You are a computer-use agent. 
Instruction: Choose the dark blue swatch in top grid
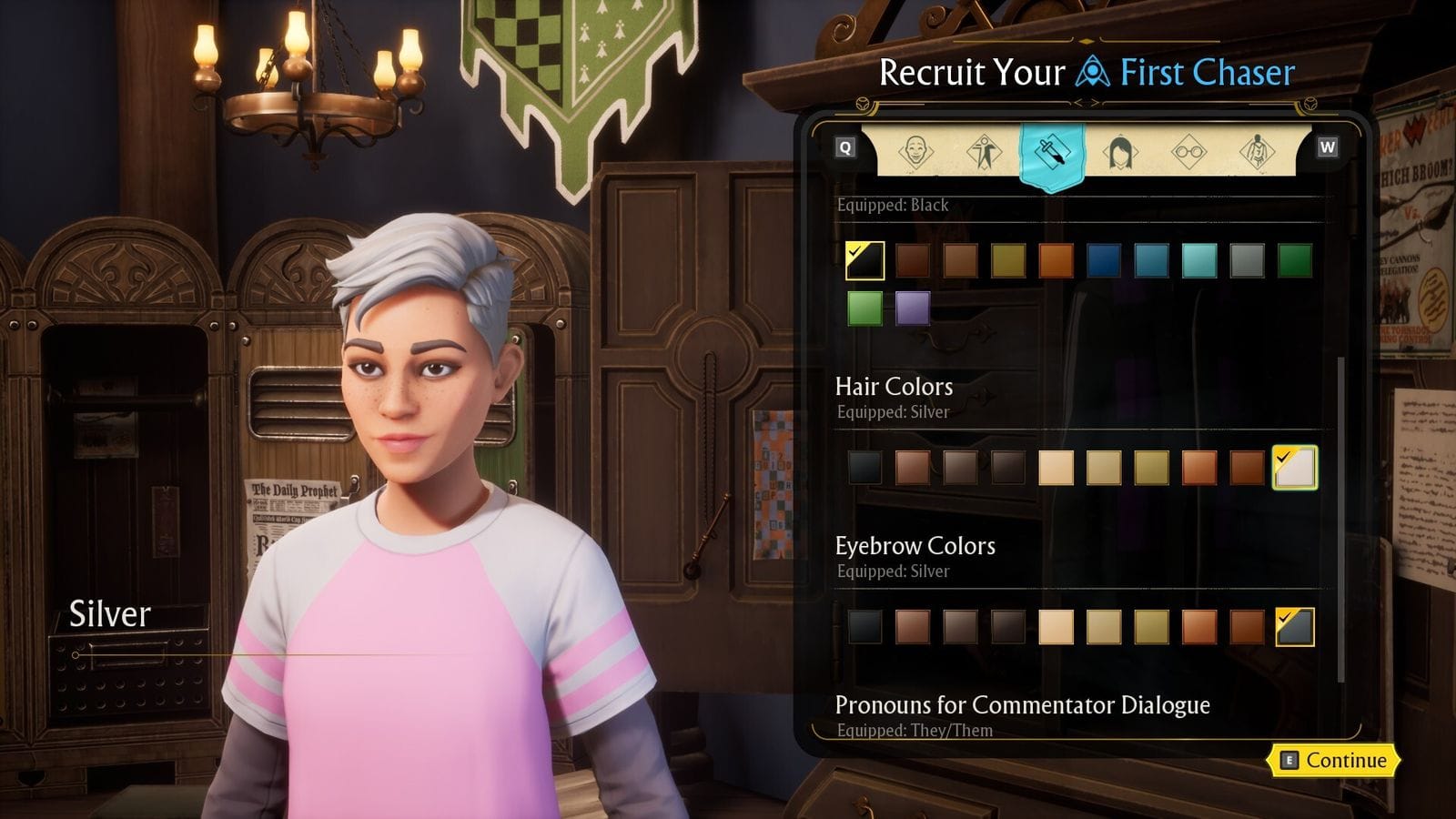click(1104, 261)
